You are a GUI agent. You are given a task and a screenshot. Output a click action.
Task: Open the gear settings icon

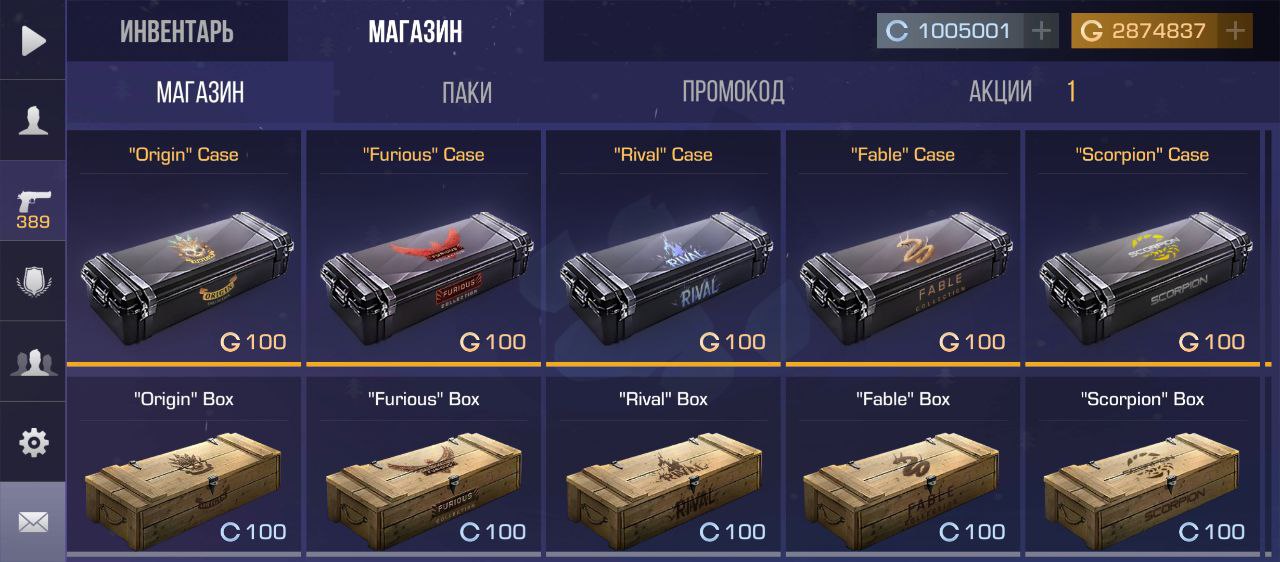point(33,442)
